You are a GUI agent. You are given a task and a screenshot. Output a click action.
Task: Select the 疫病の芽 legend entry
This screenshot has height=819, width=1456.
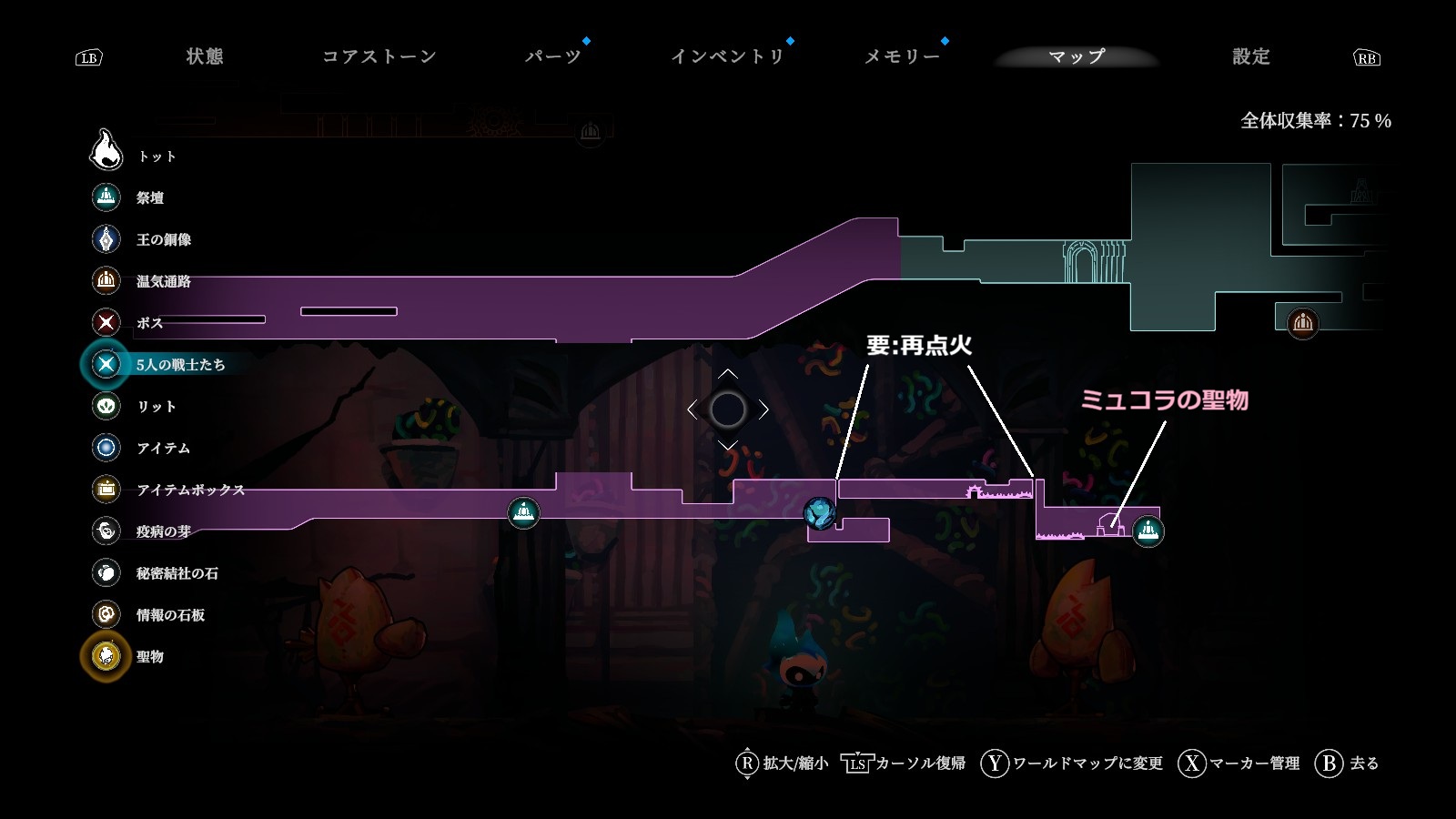(163, 531)
